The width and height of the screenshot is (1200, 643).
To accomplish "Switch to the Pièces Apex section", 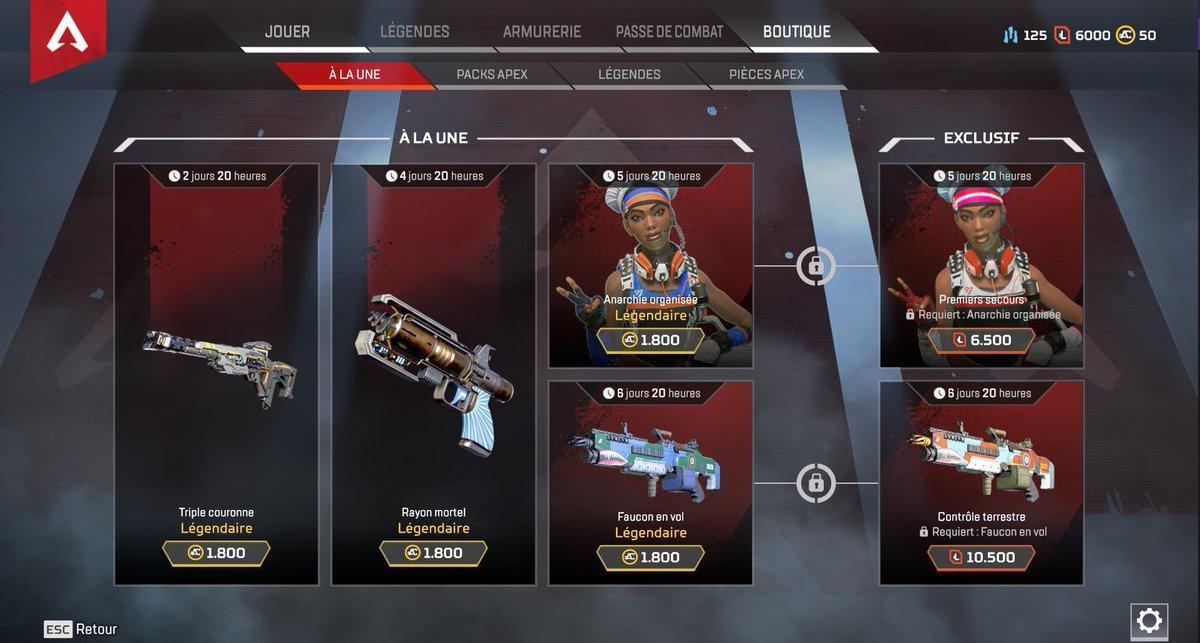I will coord(766,75).
